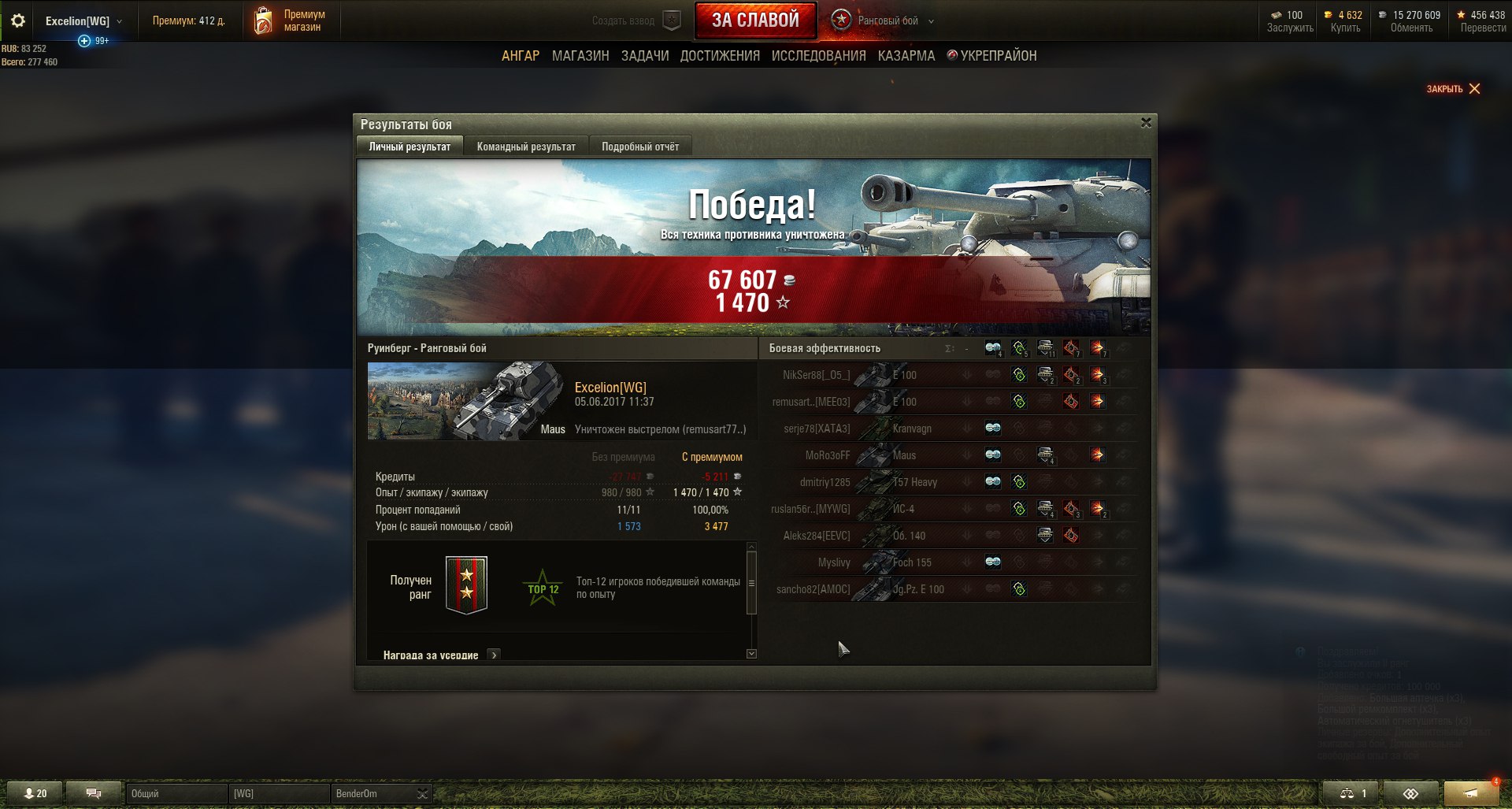Select the Общий chat channel
This screenshot has width=1512, height=809.
pos(176,793)
